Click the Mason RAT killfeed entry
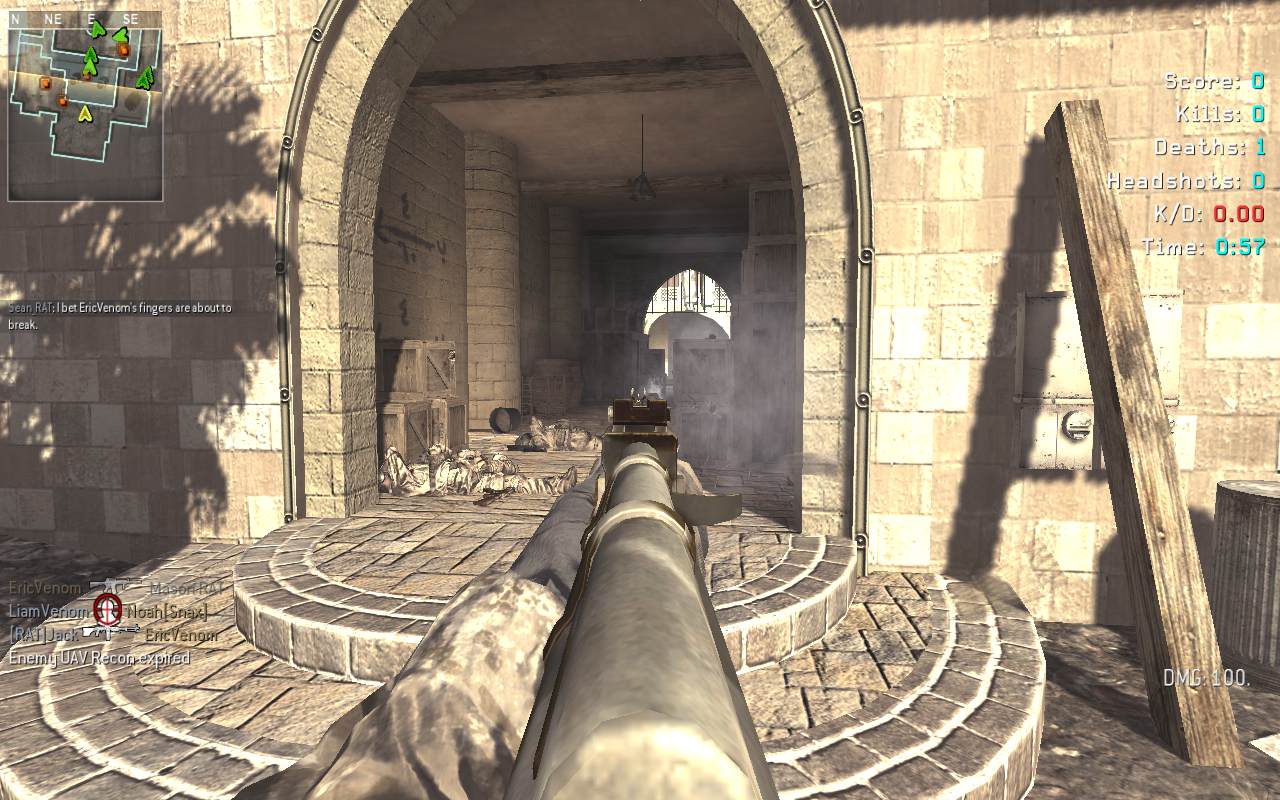The height and width of the screenshot is (800, 1280). (188, 589)
